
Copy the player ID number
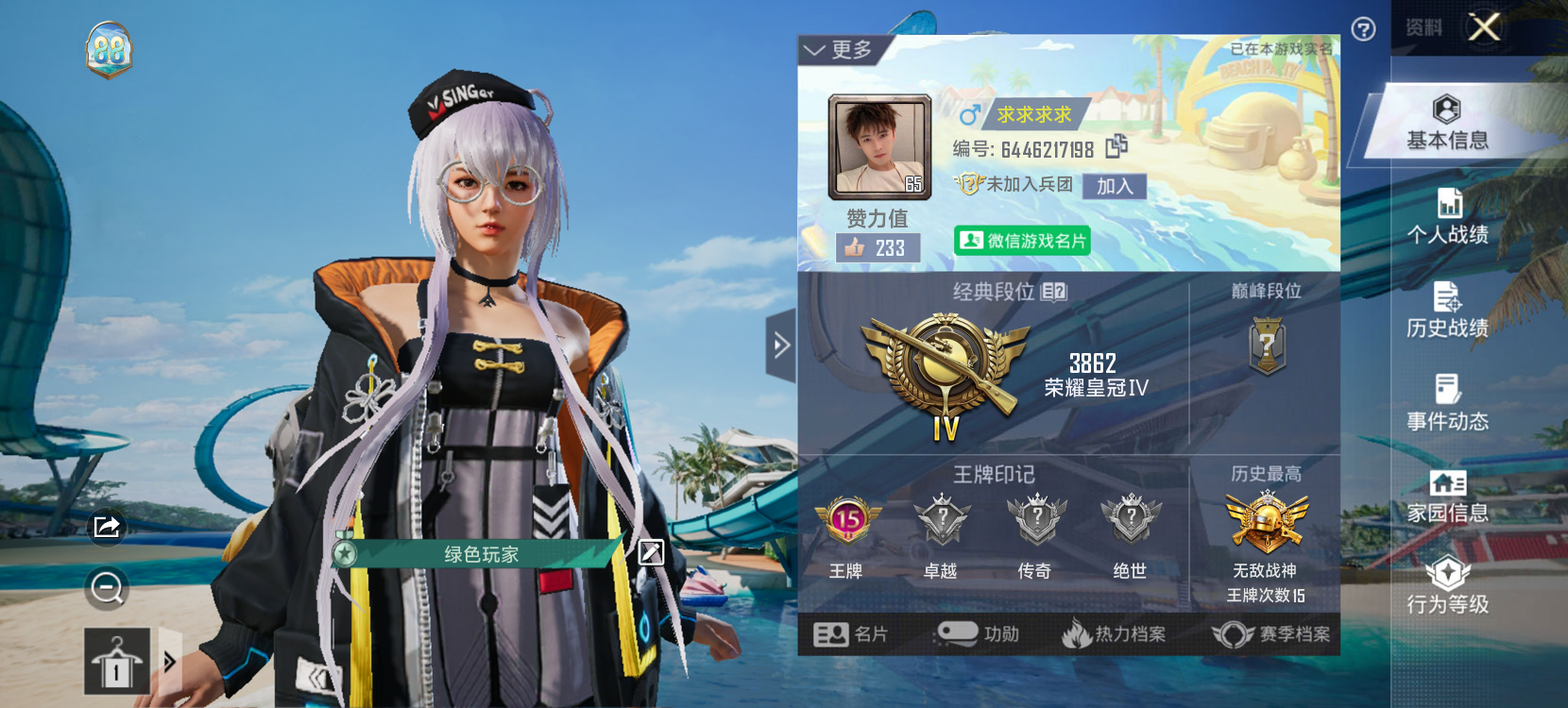tap(1116, 146)
